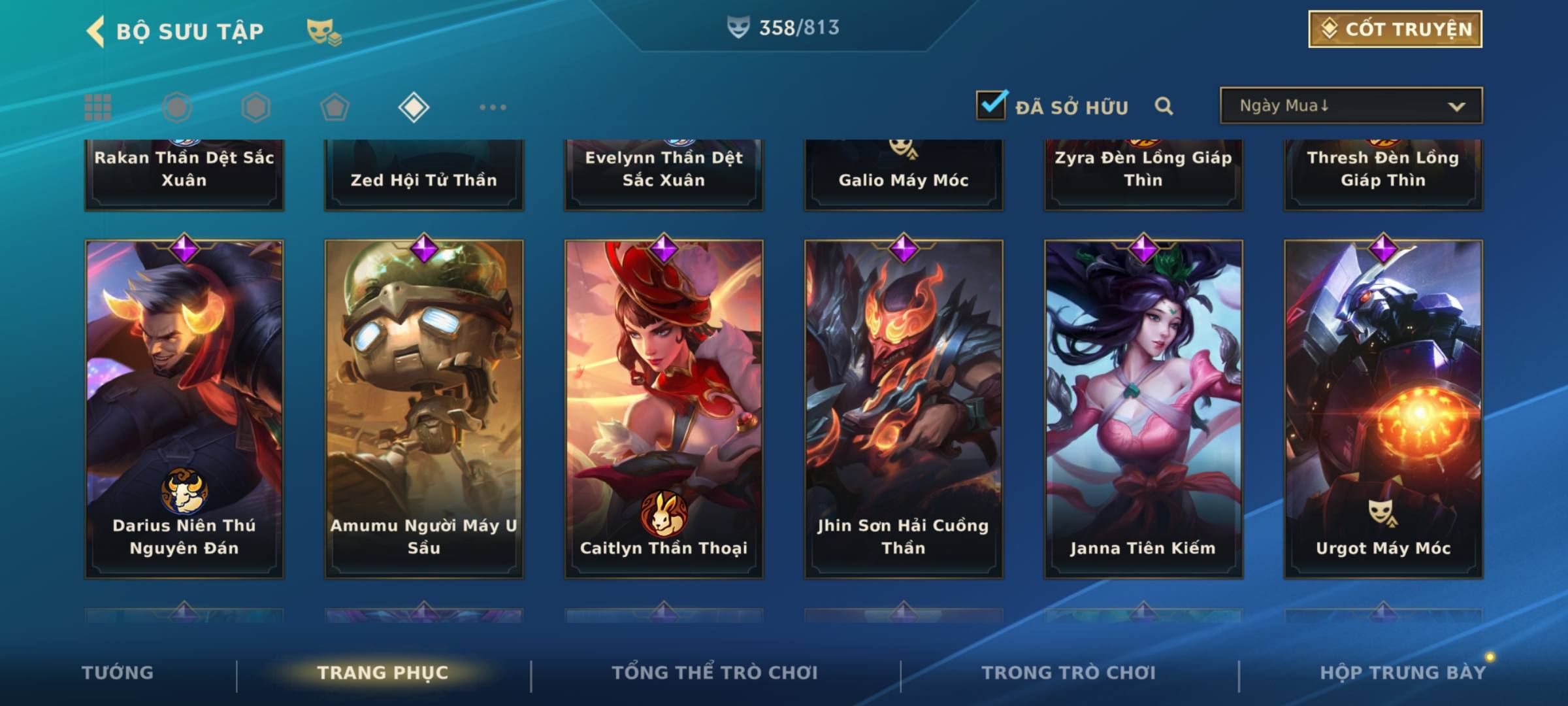
Task: Select the Darius Niên Thú Nguyên Đán skin
Action: pyautogui.click(x=184, y=409)
